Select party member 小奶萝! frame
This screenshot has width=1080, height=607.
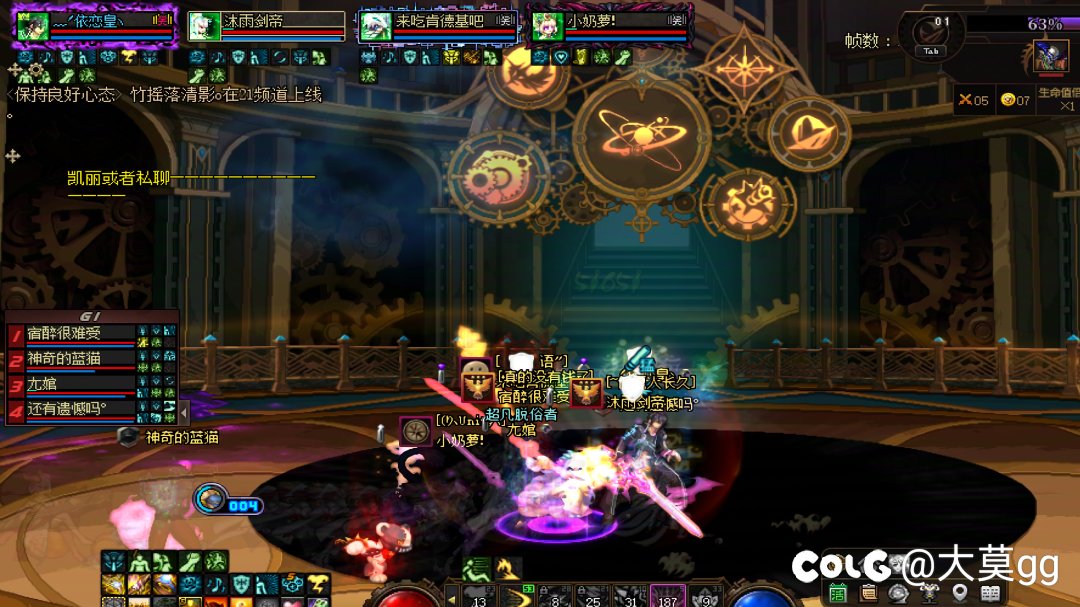[608, 25]
